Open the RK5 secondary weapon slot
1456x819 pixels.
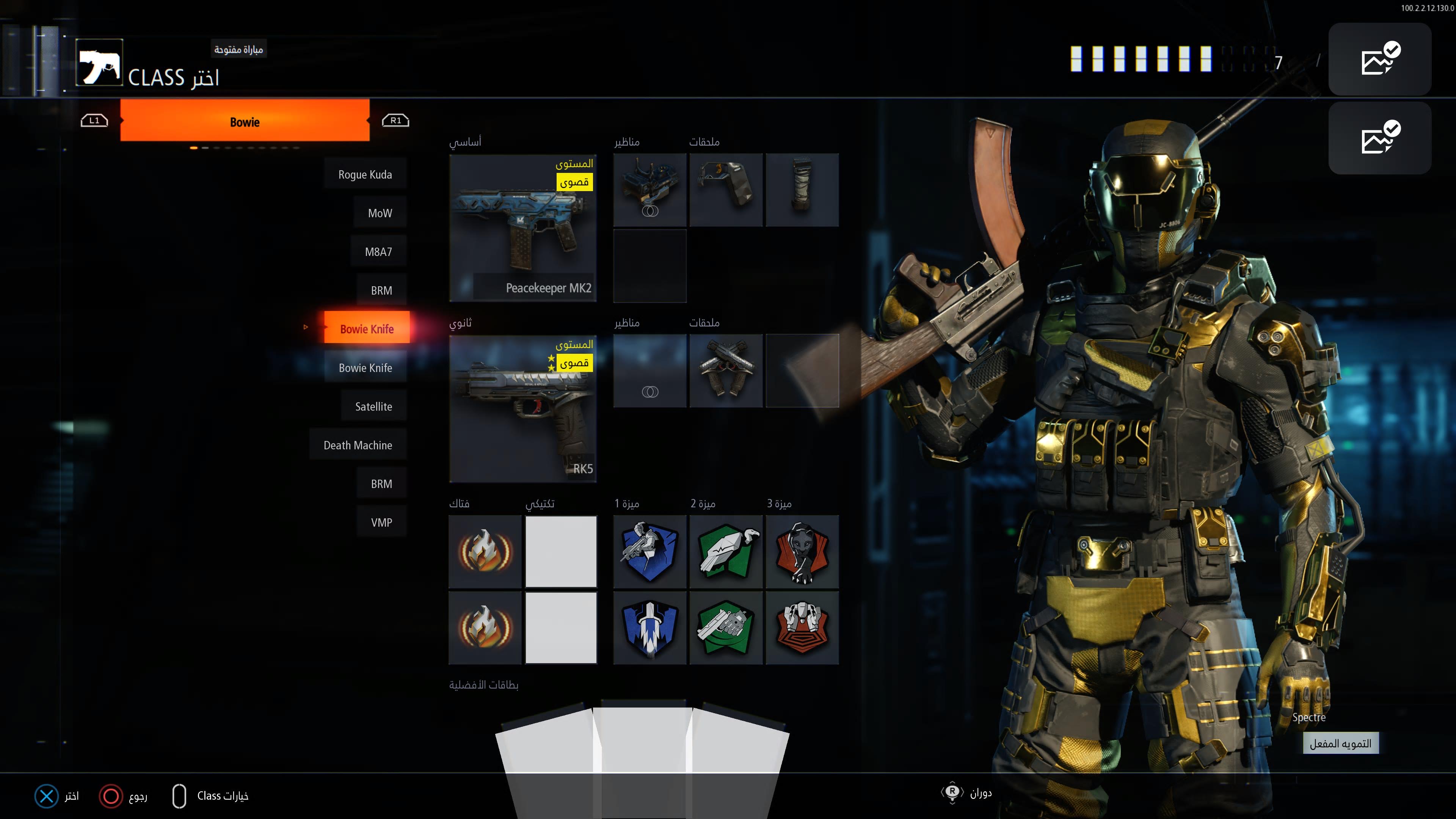pyautogui.click(x=523, y=408)
